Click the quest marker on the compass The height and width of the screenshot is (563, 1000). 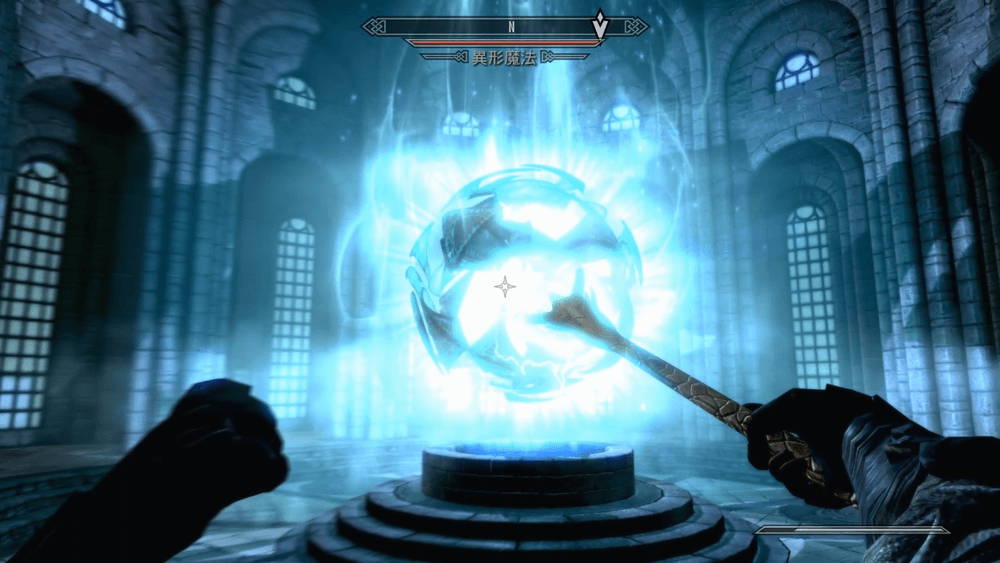pyautogui.click(x=599, y=25)
